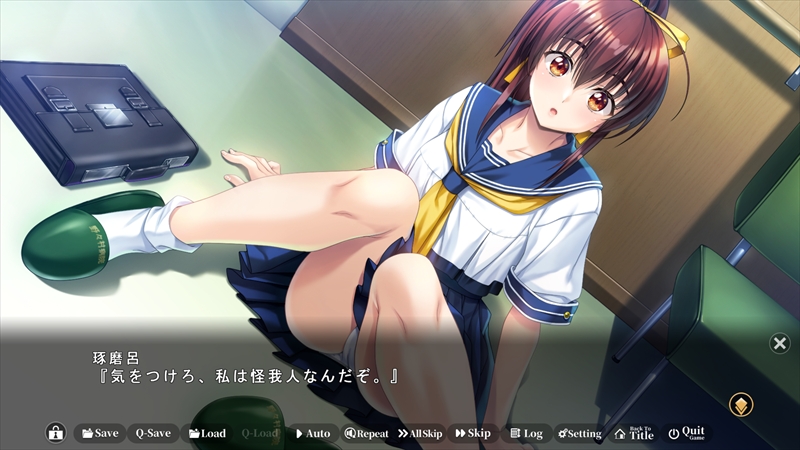Quit the game
The width and height of the screenshot is (800, 450).
(686, 433)
